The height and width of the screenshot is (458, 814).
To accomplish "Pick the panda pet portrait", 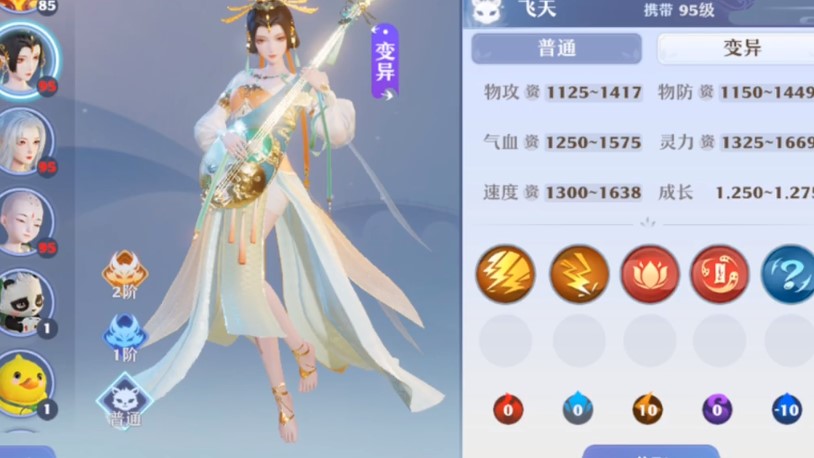I will (26, 301).
